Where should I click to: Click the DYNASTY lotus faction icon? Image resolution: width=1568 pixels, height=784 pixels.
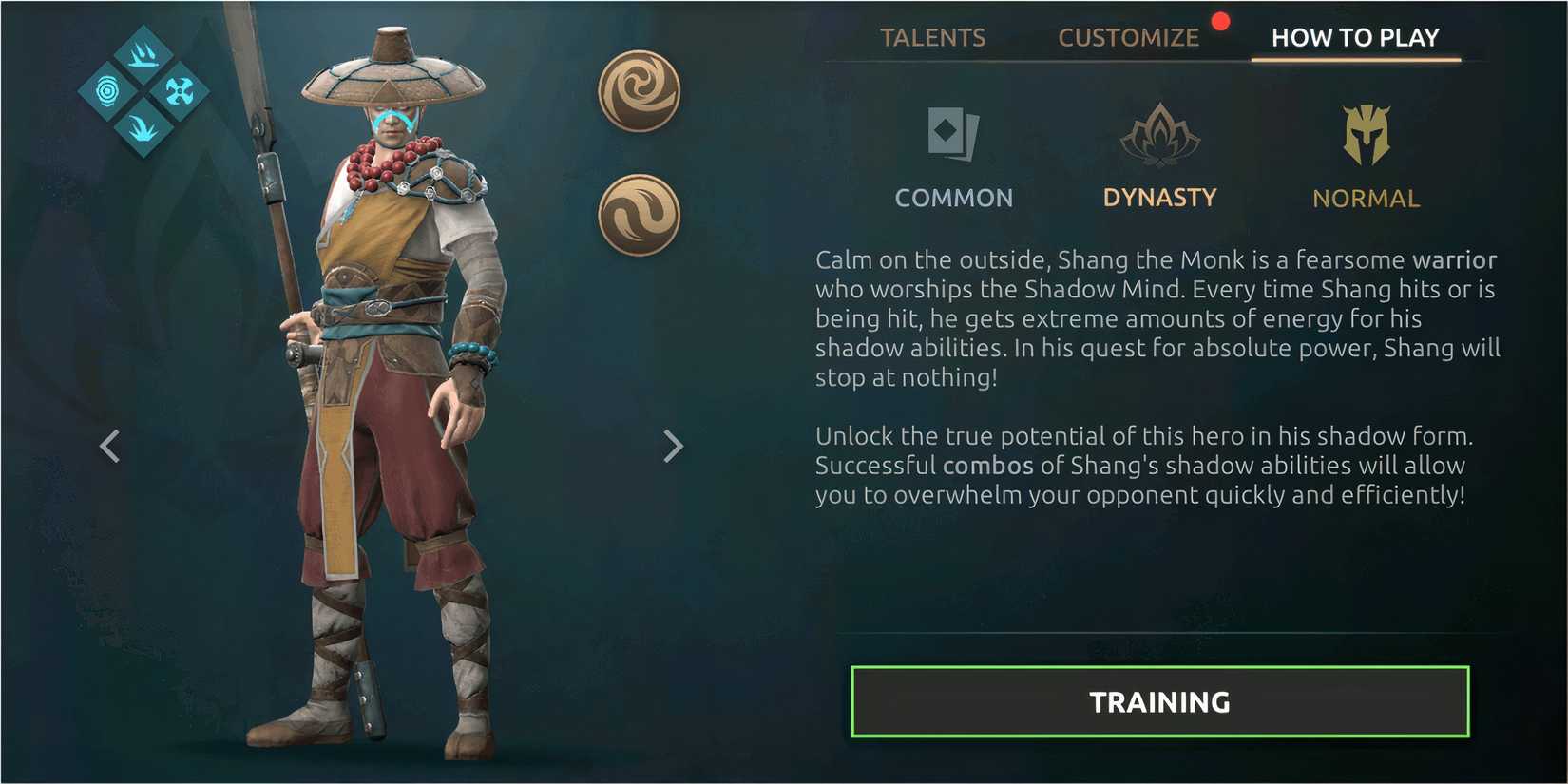(x=1159, y=133)
